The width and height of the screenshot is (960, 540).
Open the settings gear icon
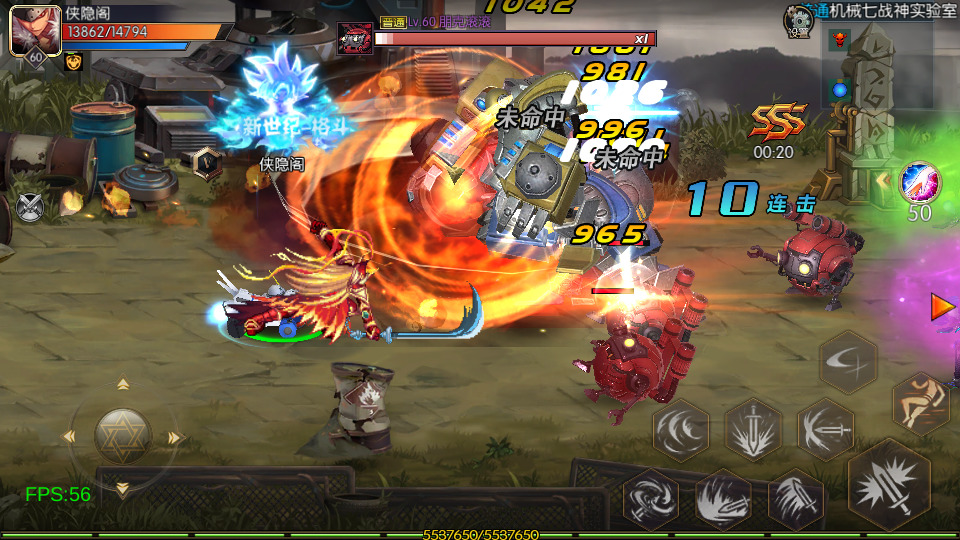(797, 18)
